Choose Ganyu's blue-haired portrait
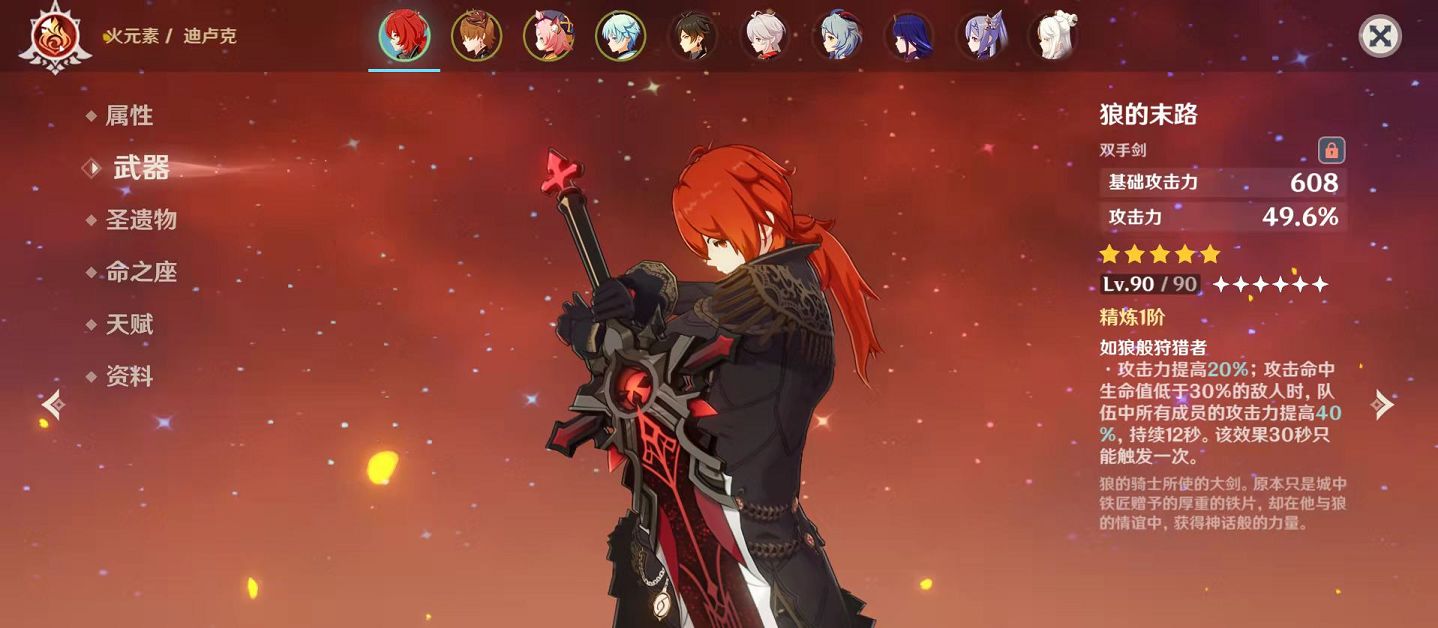Screen dimensions: 1438x628 tap(838, 36)
